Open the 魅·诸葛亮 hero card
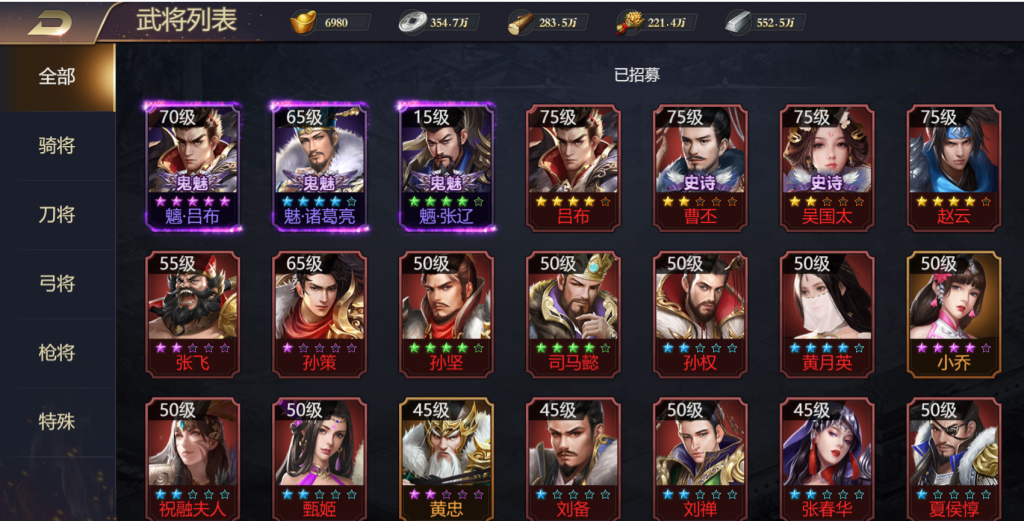The width and height of the screenshot is (1024, 521). pos(320,166)
